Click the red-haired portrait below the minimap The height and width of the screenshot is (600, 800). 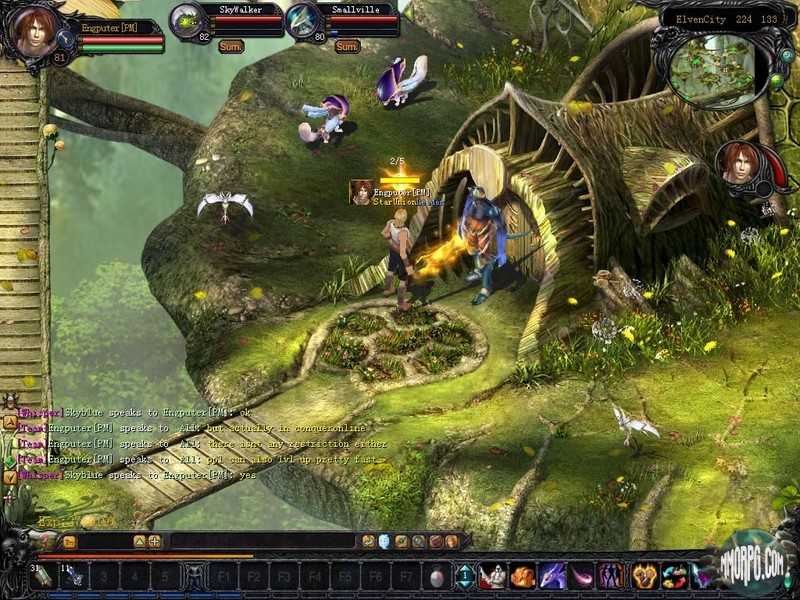[741, 167]
